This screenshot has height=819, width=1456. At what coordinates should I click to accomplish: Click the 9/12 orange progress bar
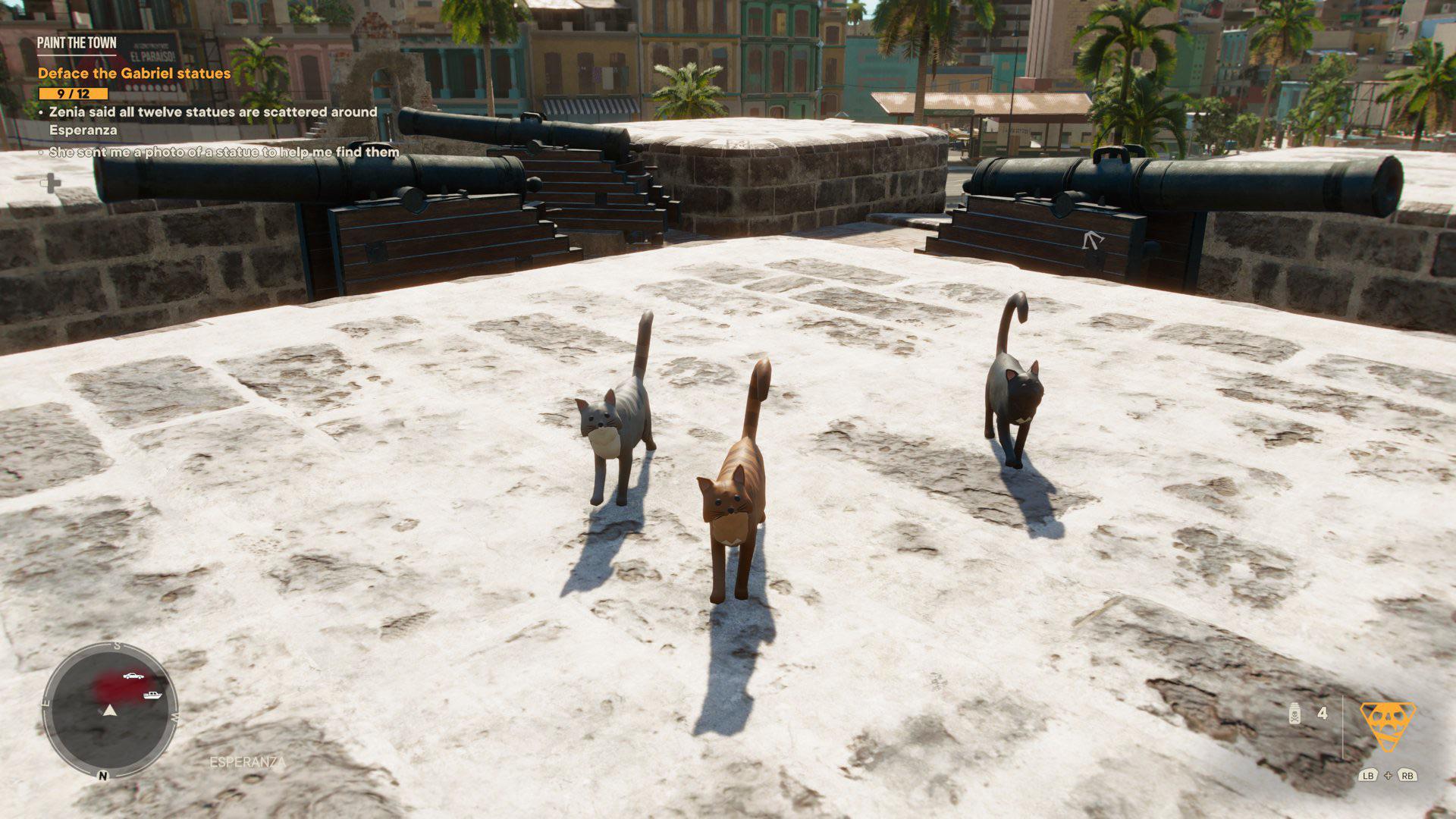pos(72,93)
